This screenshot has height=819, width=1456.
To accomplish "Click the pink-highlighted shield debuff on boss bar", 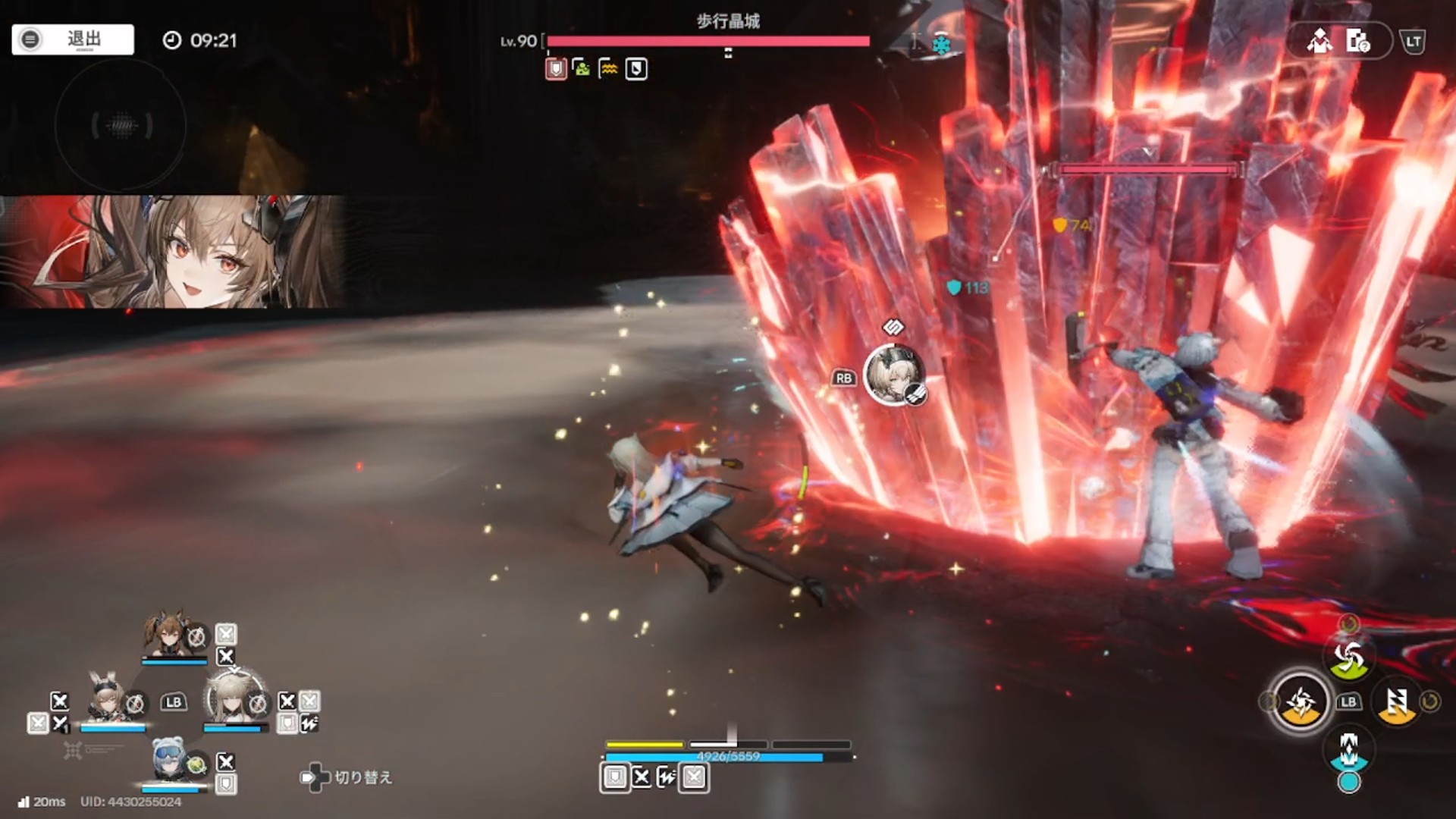I will (557, 70).
